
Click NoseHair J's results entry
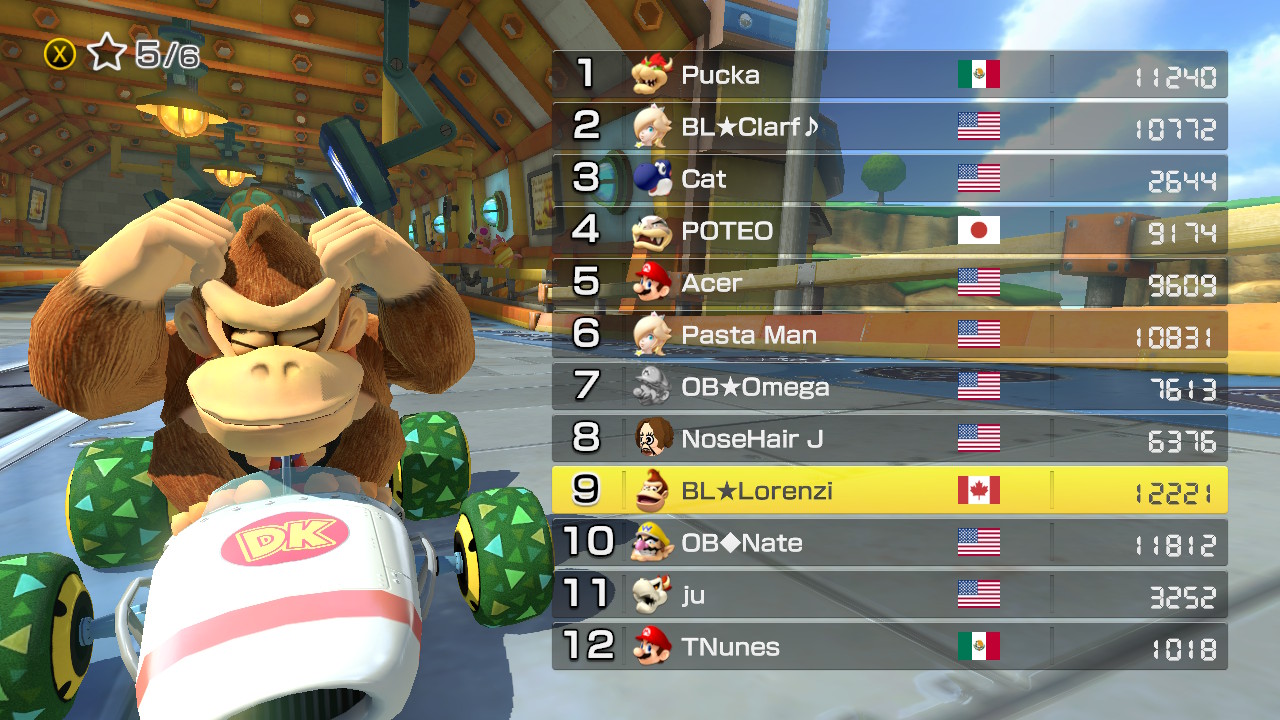(889, 439)
